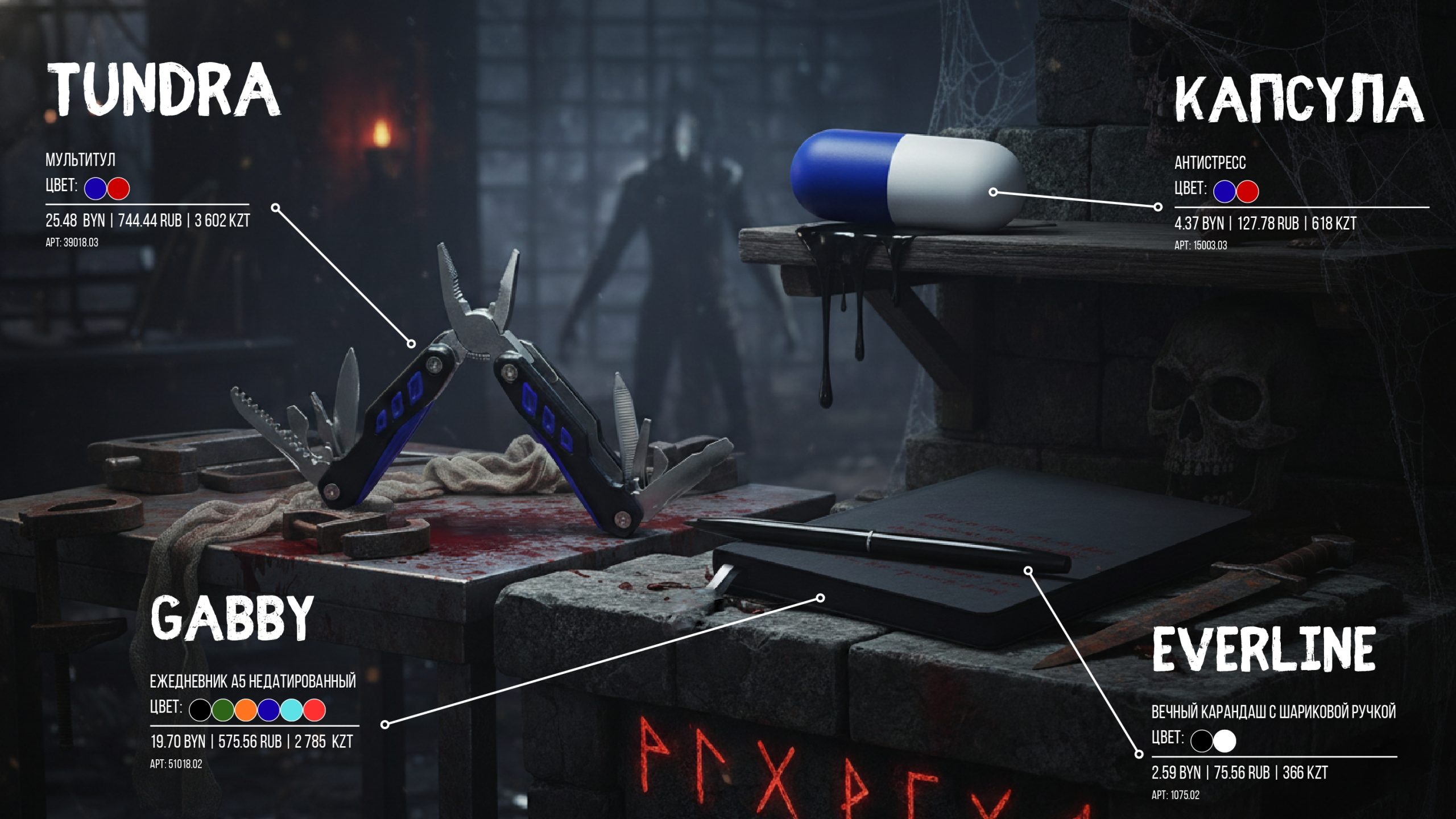The width and height of the screenshot is (1456, 819).
Task: Pick Gabby's red color swatch
Action: coord(314,710)
